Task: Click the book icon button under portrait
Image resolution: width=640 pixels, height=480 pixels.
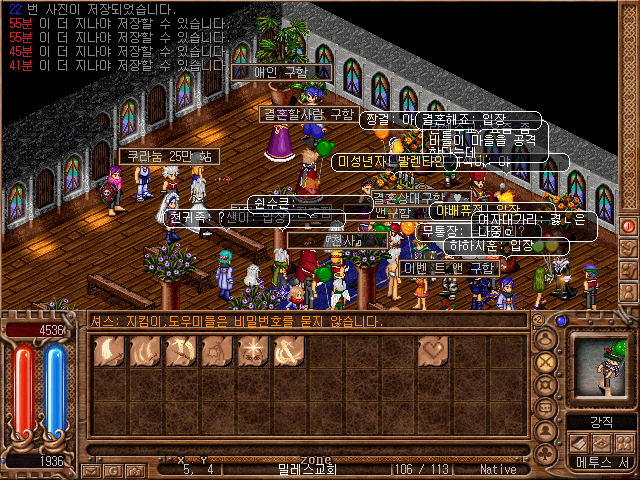Action: (579, 443)
